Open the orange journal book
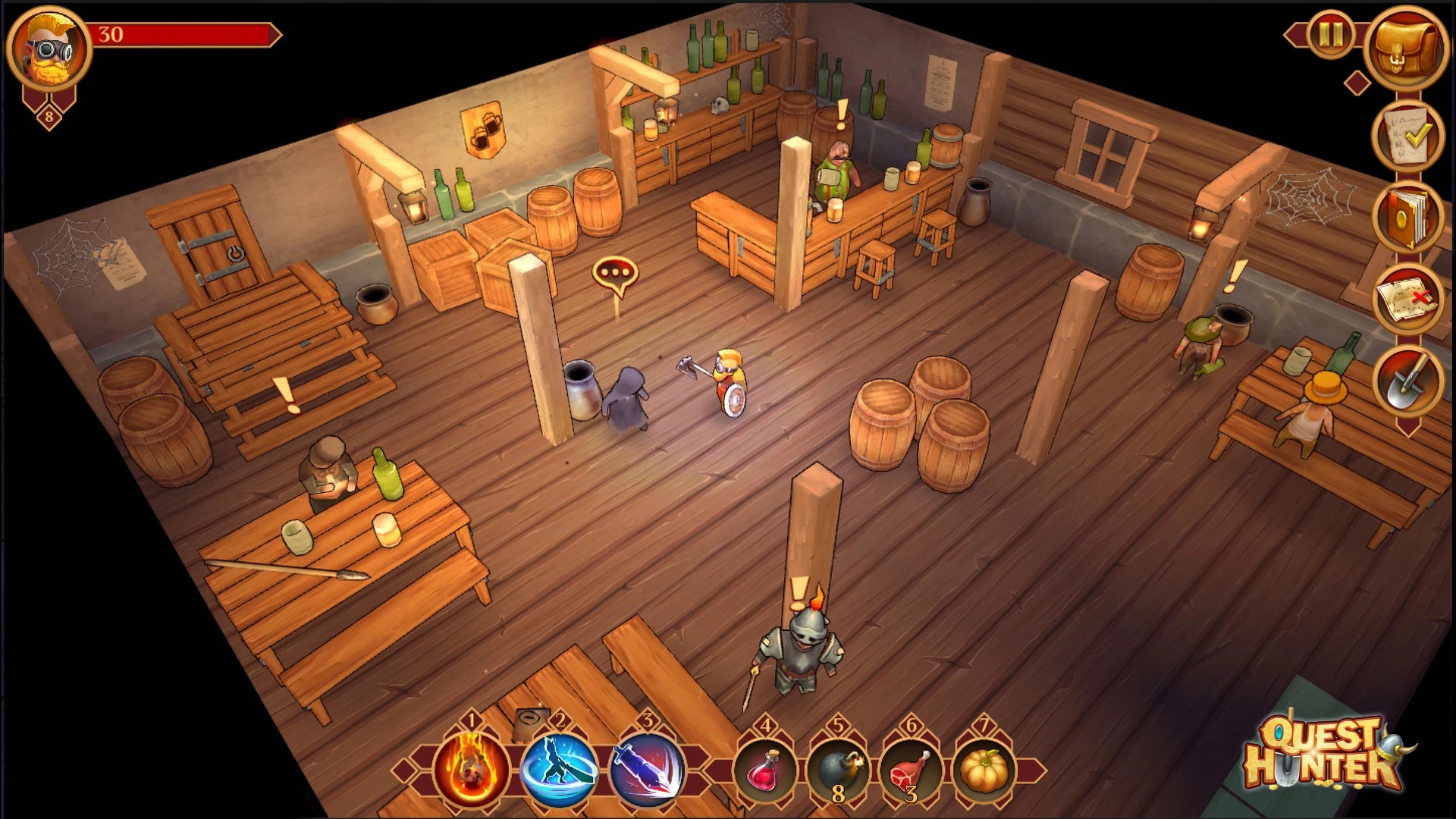This screenshot has height=819, width=1456. pos(1407,218)
